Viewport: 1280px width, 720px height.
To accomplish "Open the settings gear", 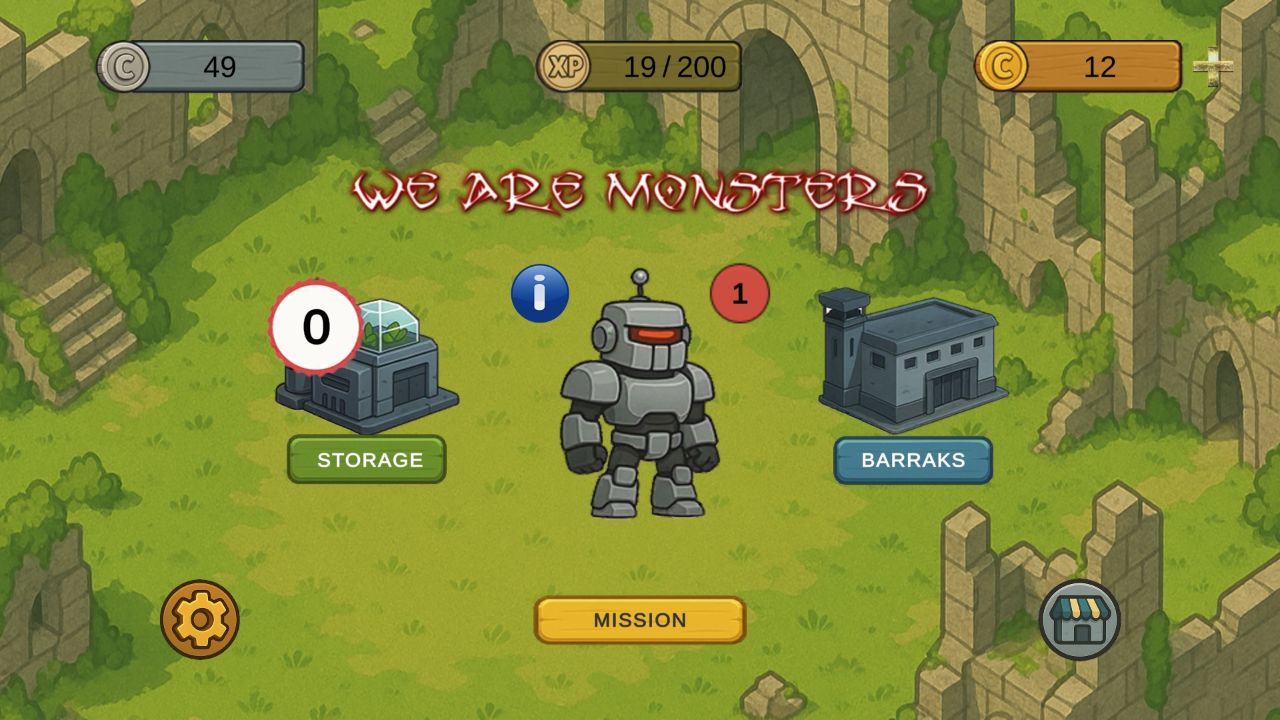I will (x=200, y=620).
